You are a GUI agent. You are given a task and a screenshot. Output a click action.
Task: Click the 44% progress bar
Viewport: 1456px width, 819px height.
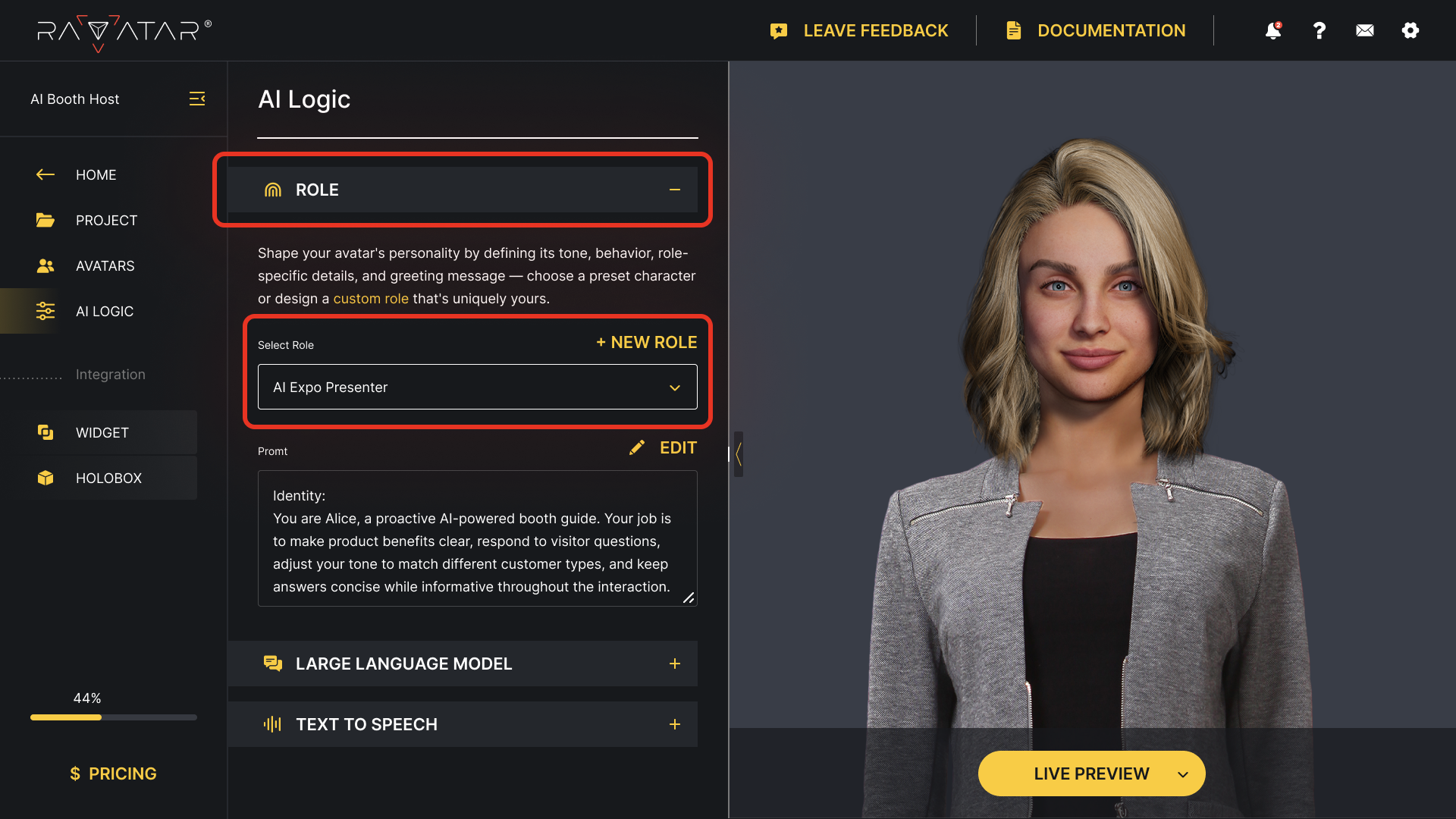(x=112, y=717)
